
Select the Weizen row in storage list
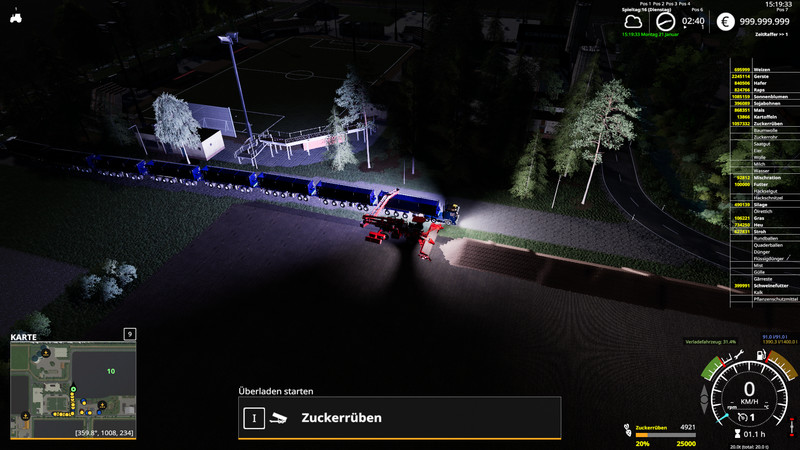tap(765, 69)
